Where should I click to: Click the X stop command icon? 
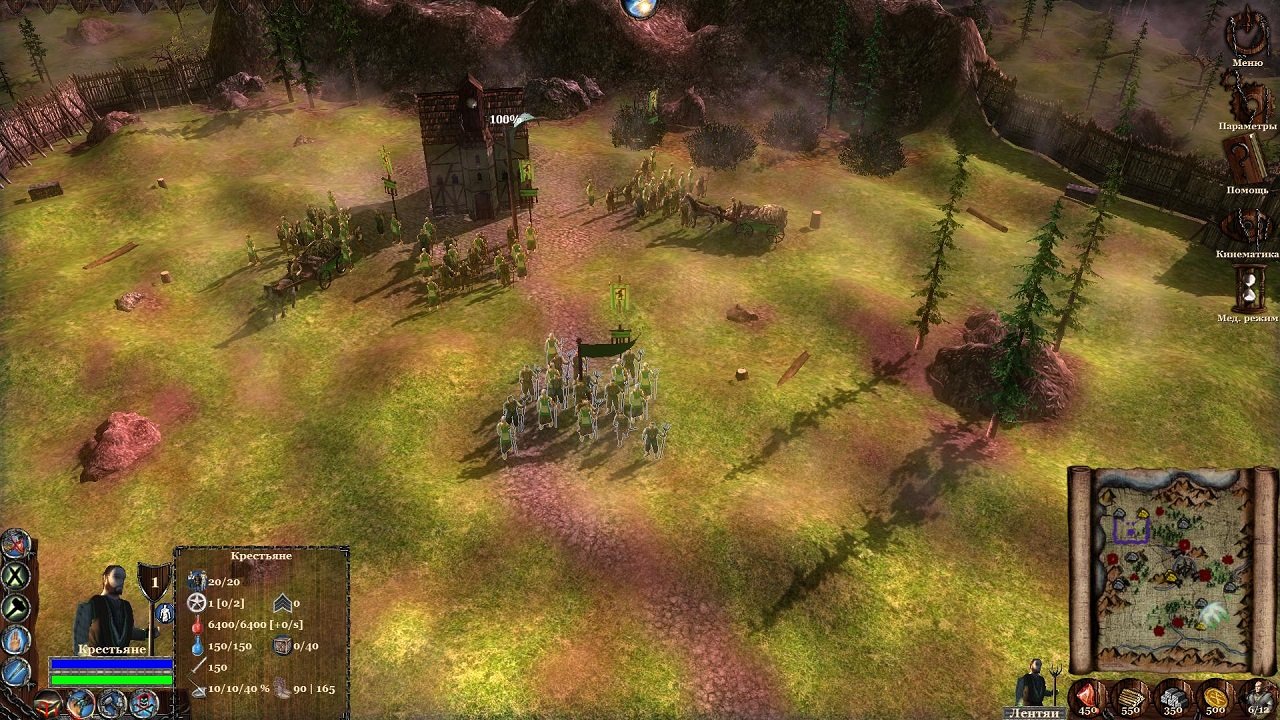pos(14,576)
